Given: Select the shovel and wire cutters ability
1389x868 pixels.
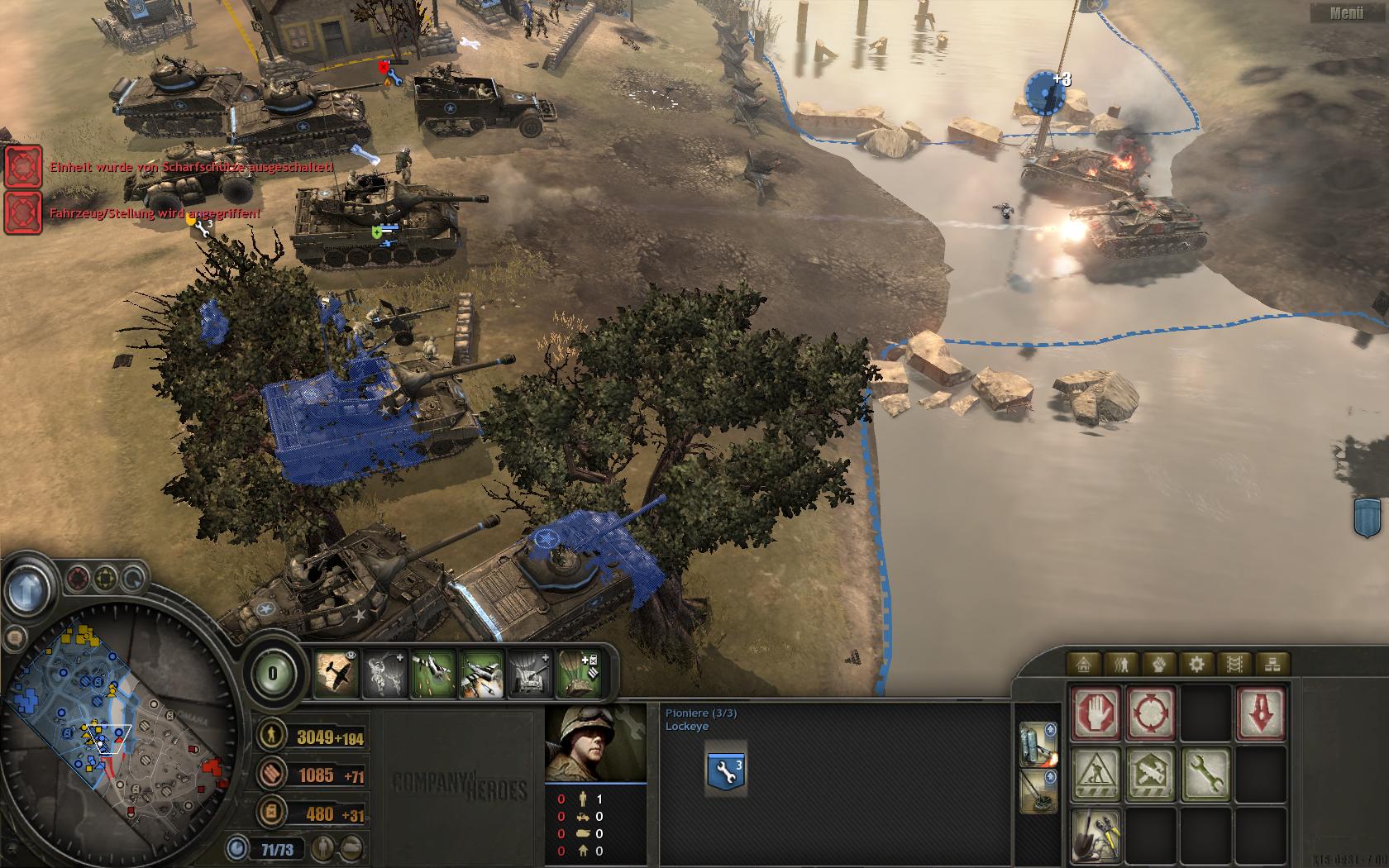Looking at the screenshot, I should point(1096,835).
